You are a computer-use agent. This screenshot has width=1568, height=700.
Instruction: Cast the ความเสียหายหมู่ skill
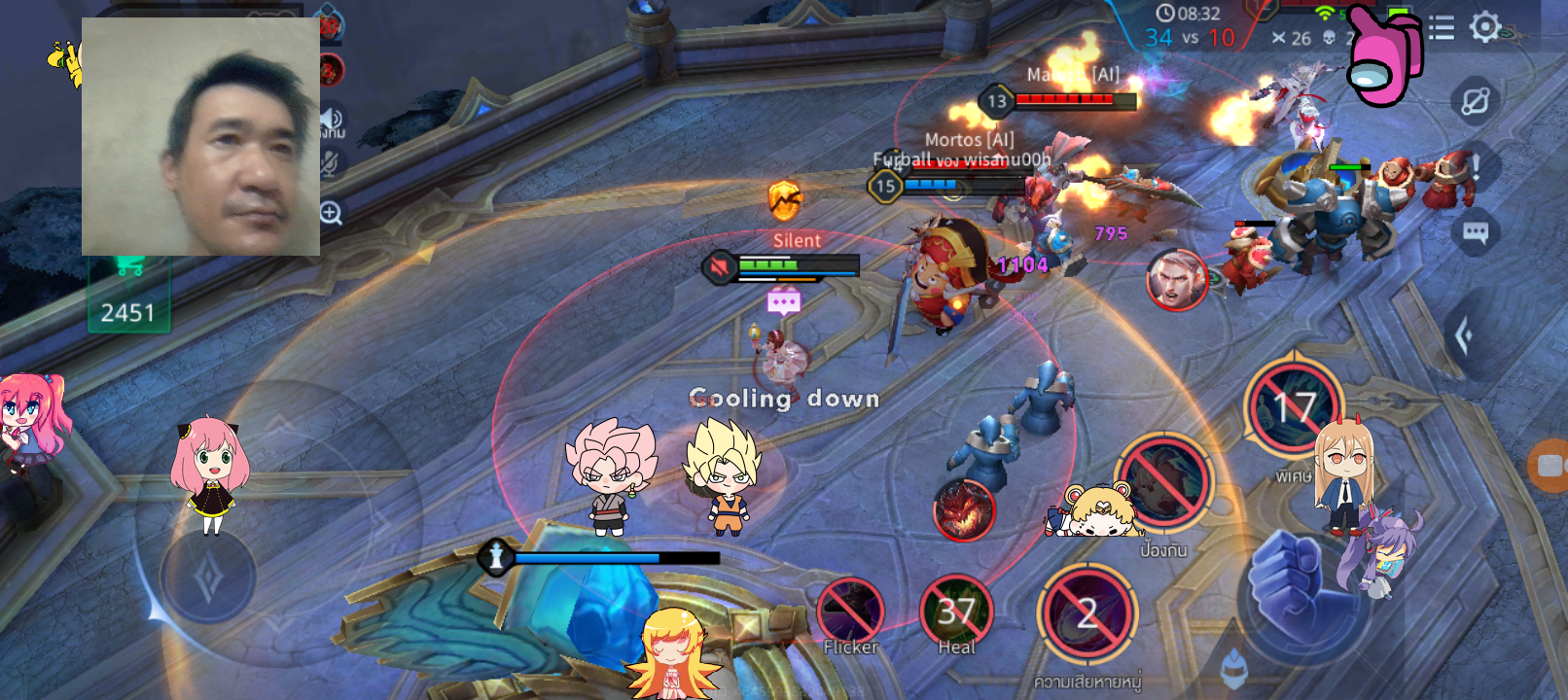click(x=1087, y=614)
